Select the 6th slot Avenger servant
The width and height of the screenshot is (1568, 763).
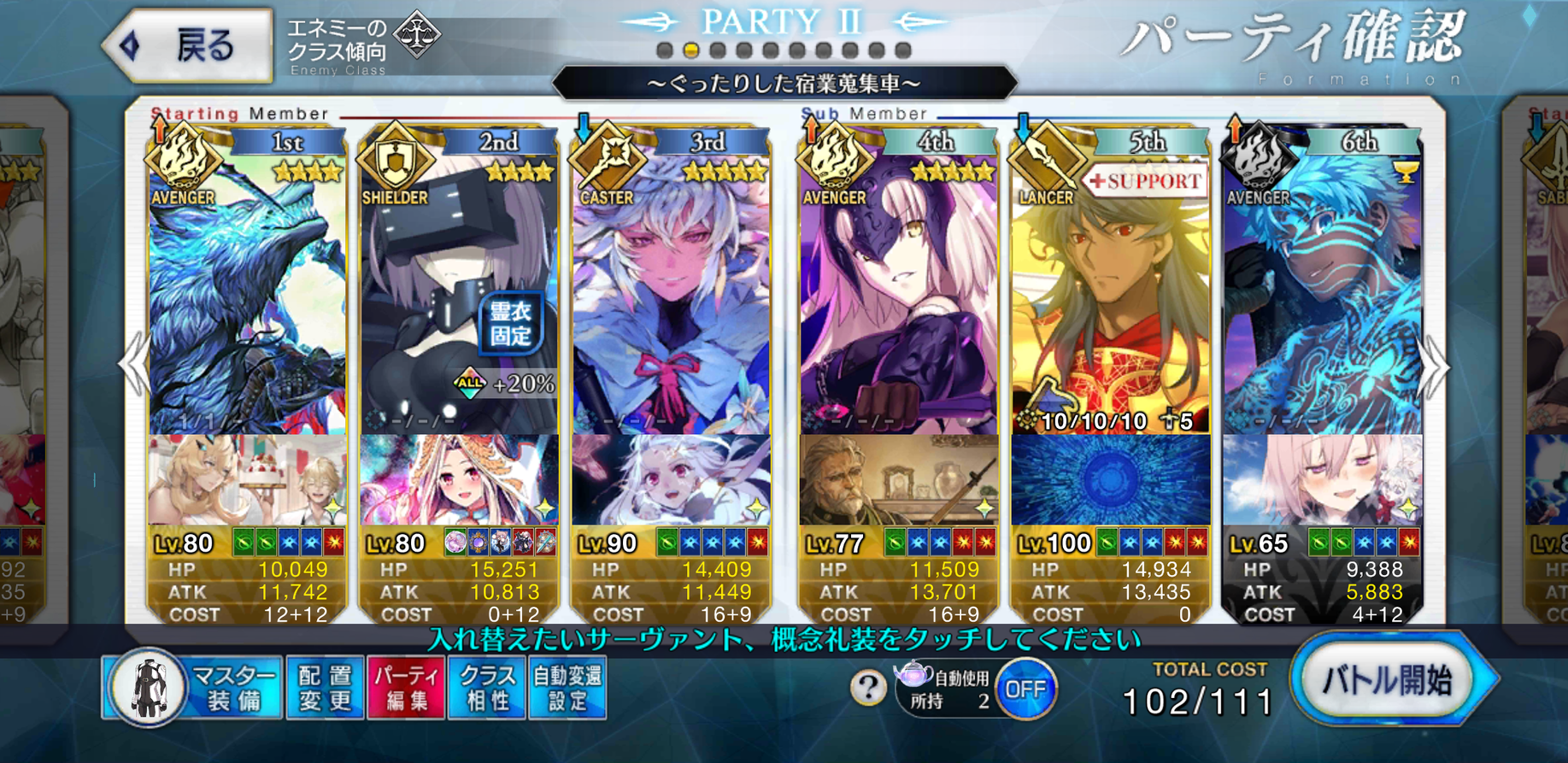coord(1321,299)
